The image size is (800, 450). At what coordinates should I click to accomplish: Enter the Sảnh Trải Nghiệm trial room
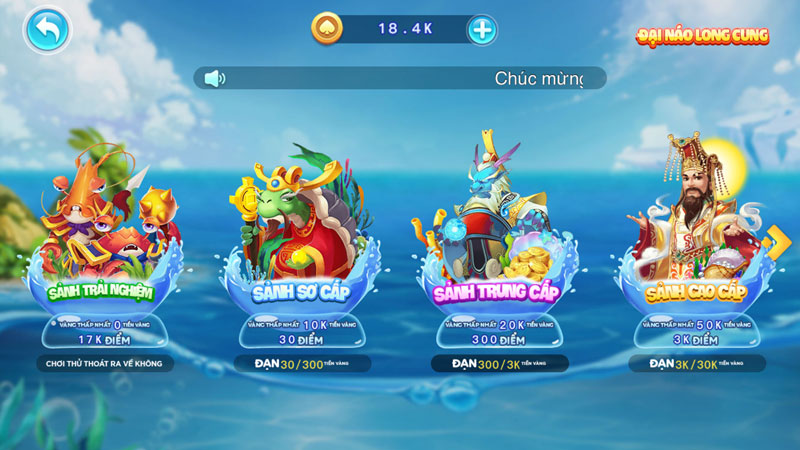click(x=103, y=250)
